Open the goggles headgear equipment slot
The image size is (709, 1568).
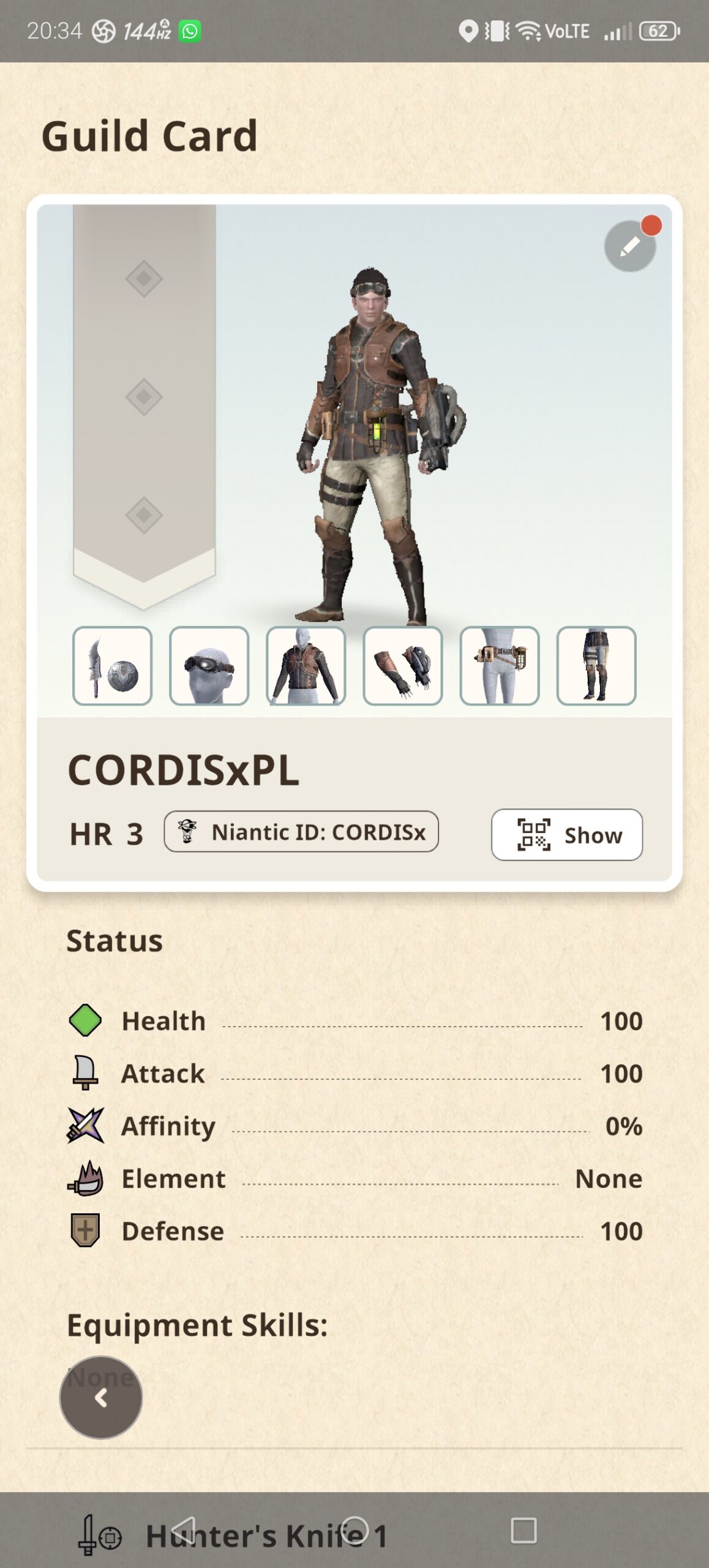(x=209, y=666)
